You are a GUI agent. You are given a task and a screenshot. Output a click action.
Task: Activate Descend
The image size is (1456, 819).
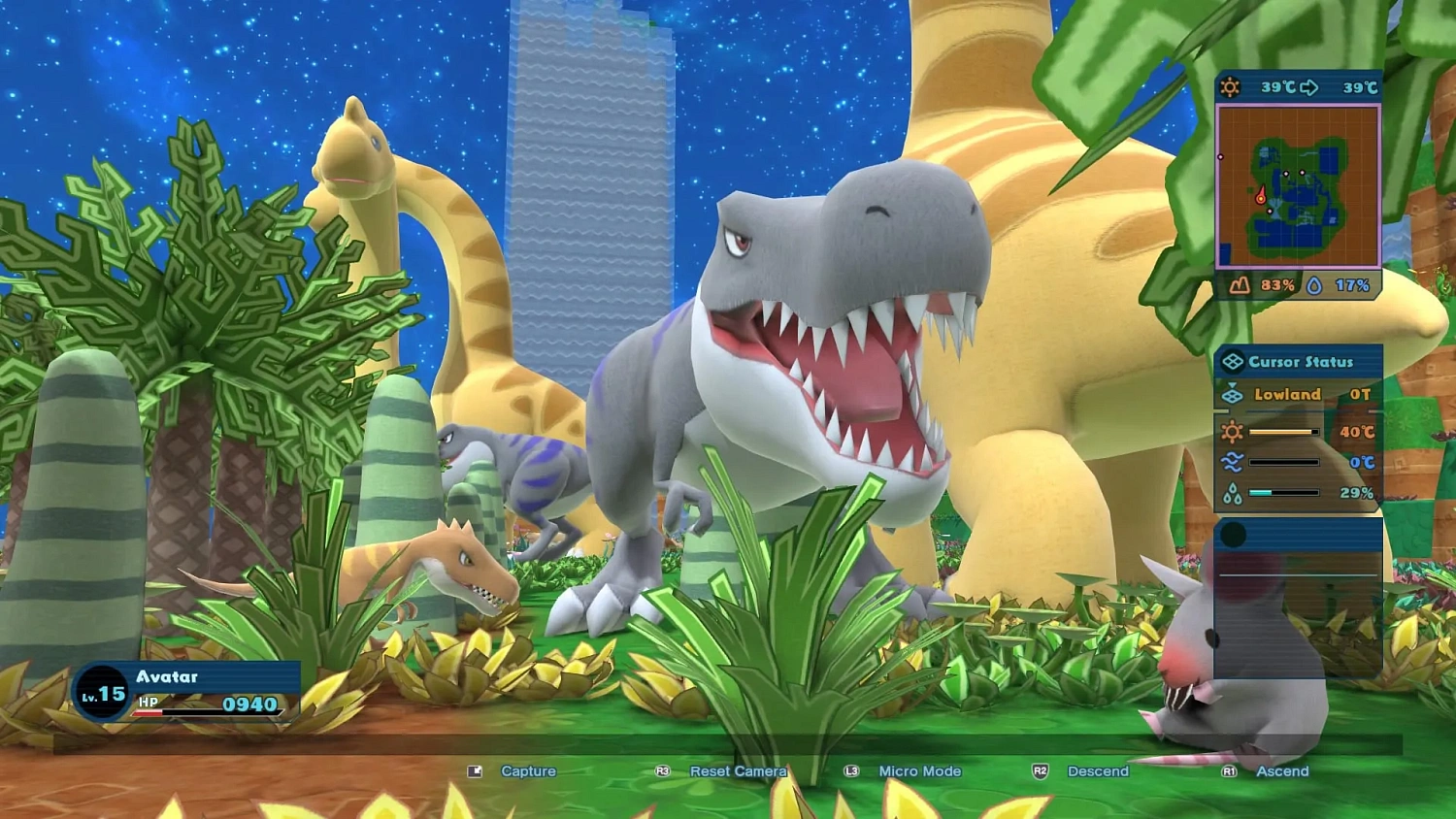(x=1097, y=771)
